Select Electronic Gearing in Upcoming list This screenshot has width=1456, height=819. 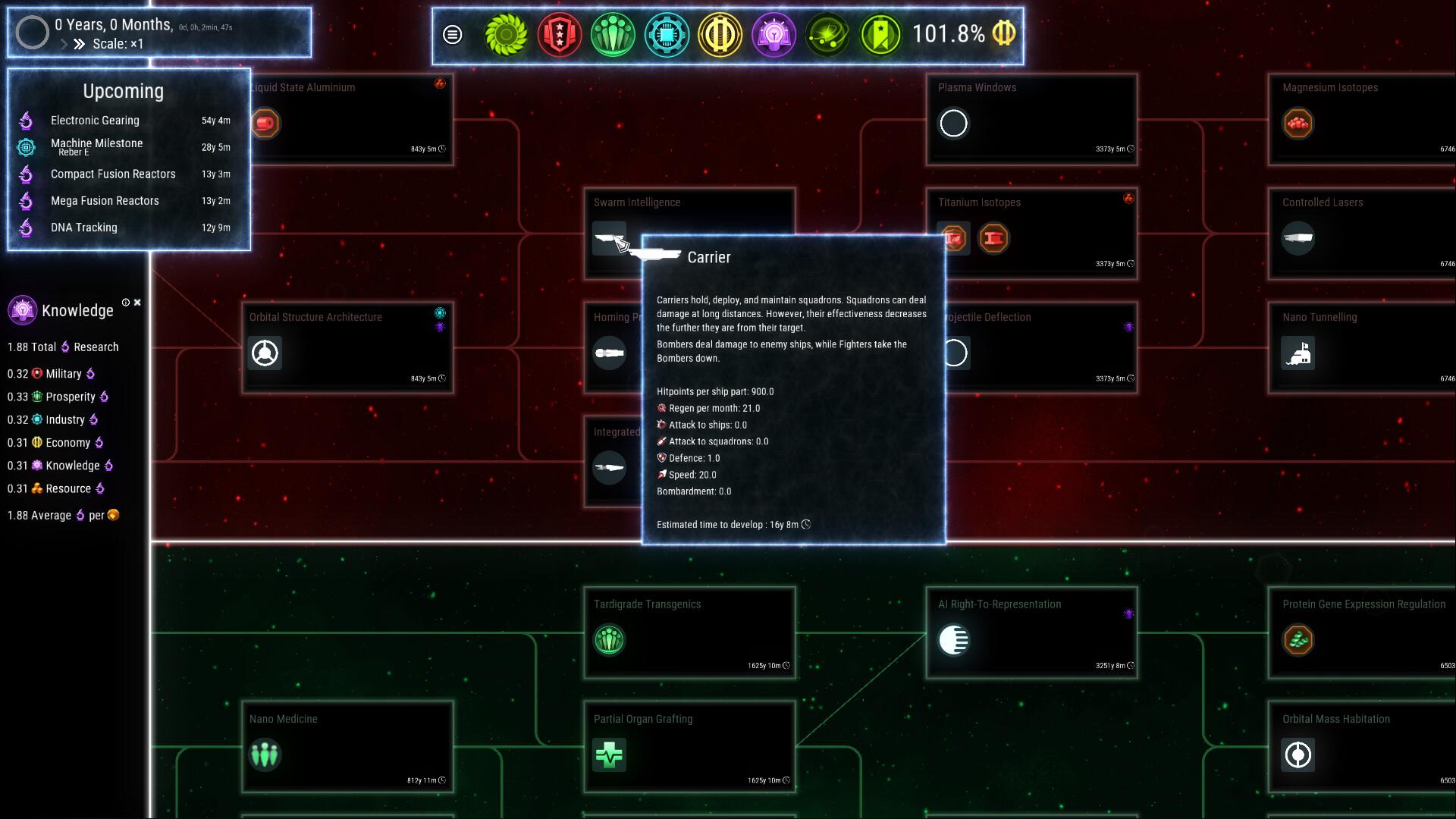(95, 121)
